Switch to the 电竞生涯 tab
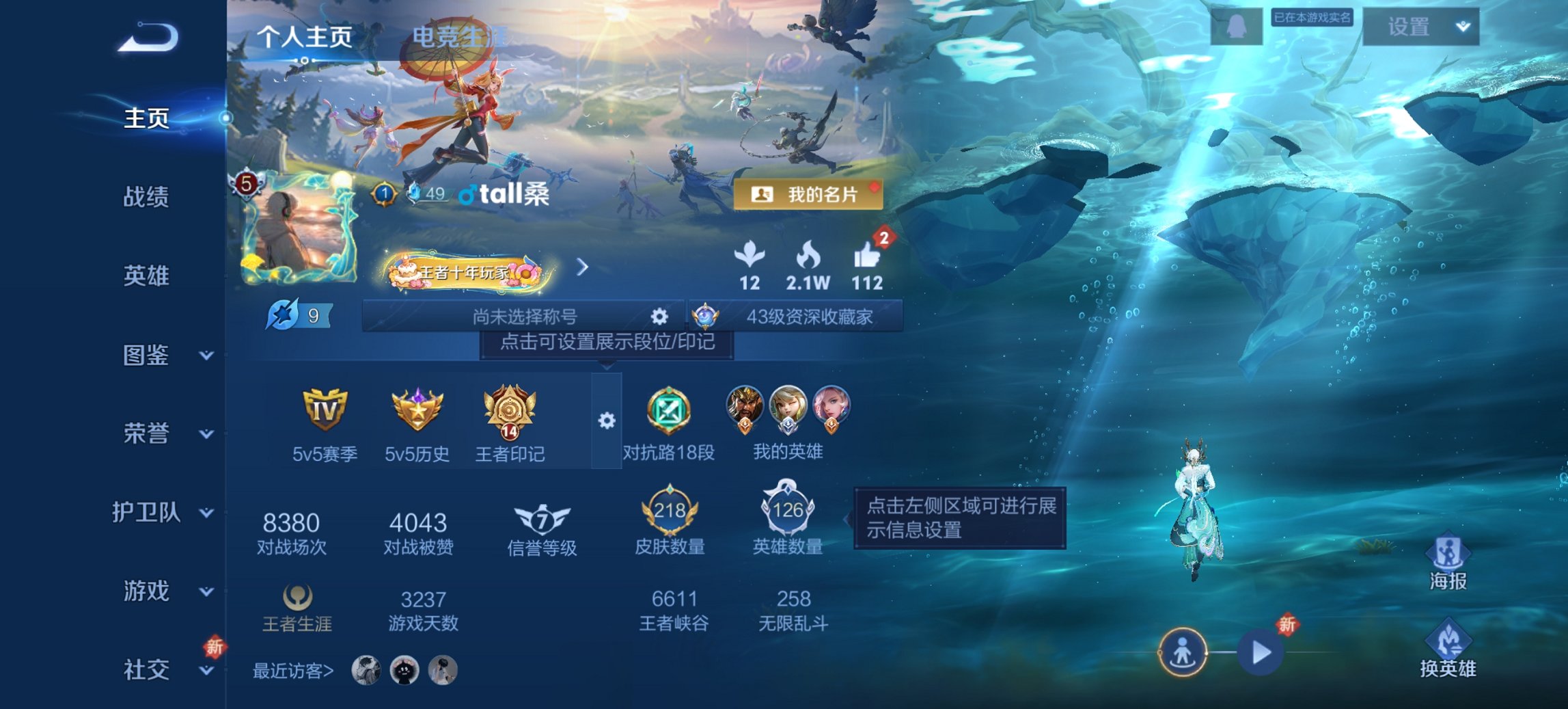1568x709 pixels. click(x=459, y=36)
